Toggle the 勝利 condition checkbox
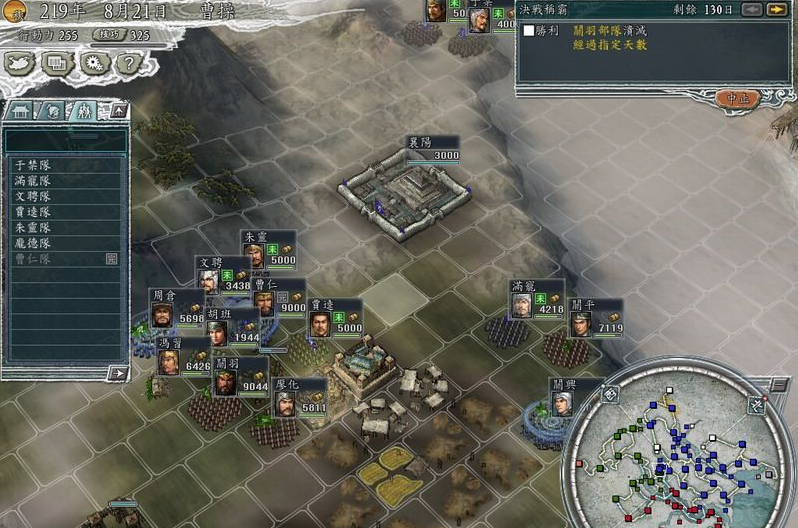The width and height of the screenshot is (798, 528). click(x=529, y=31)
